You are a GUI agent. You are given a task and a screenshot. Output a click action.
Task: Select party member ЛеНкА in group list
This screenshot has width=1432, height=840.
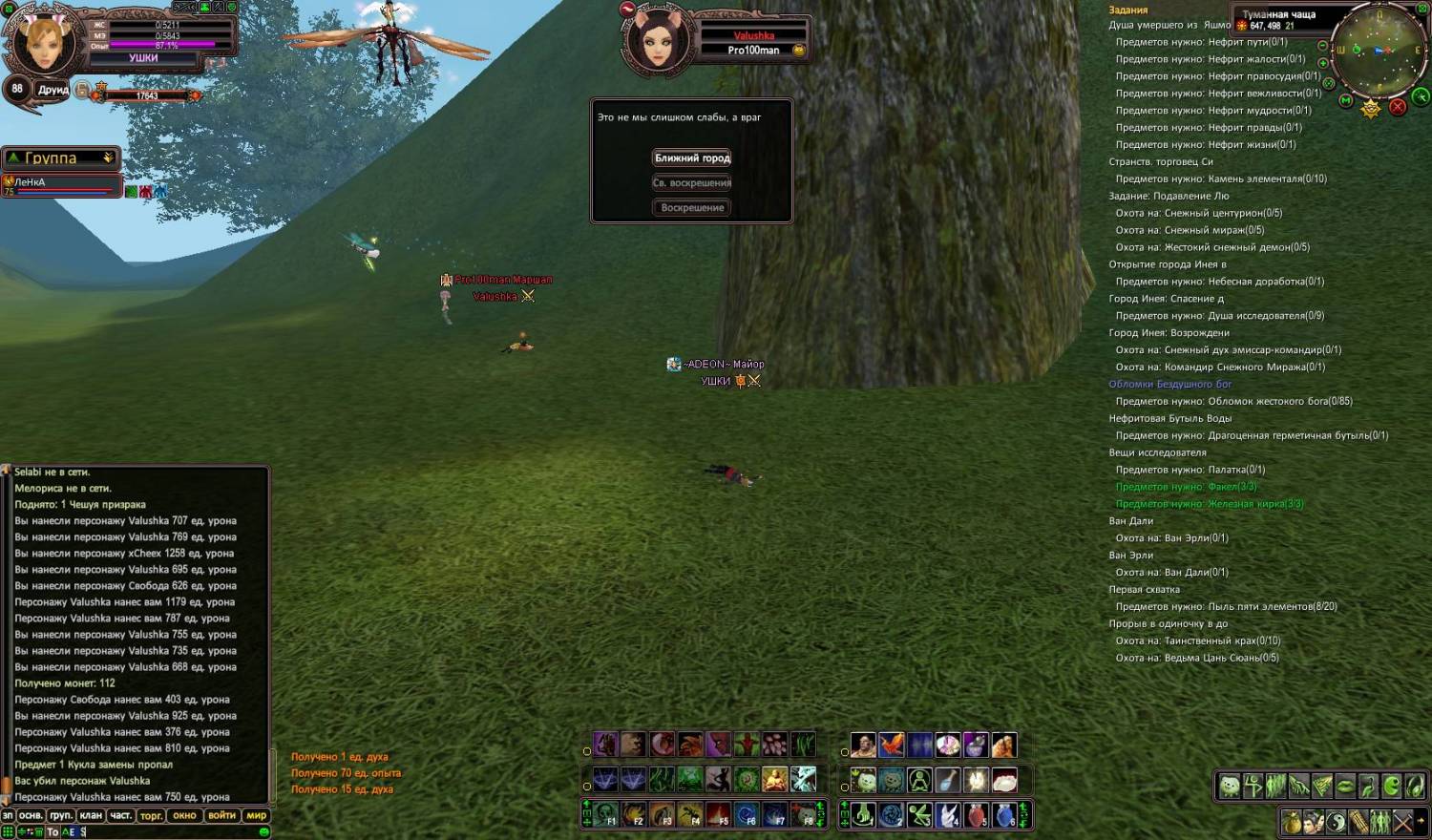coord(59,183)
